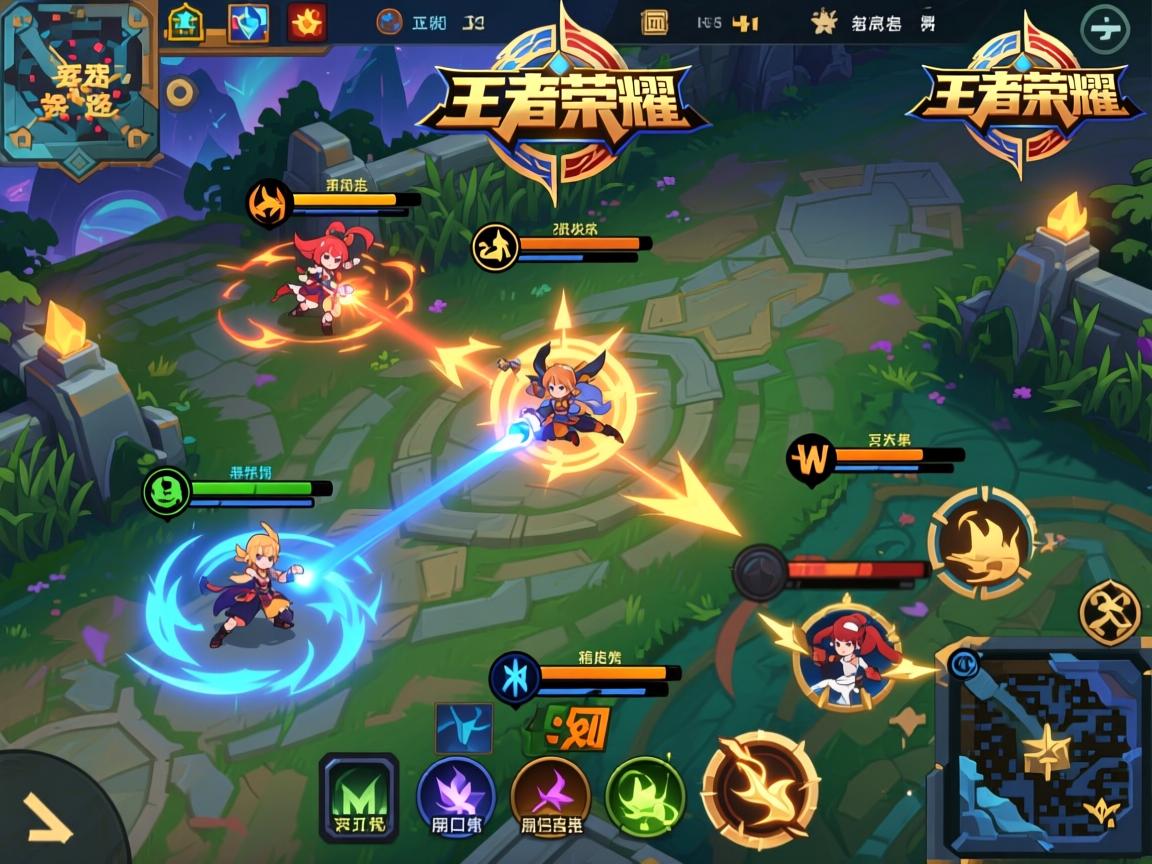1152x864 pixels.
Task: Fire the large golden arrow attack button
Action: pos(760,790)
